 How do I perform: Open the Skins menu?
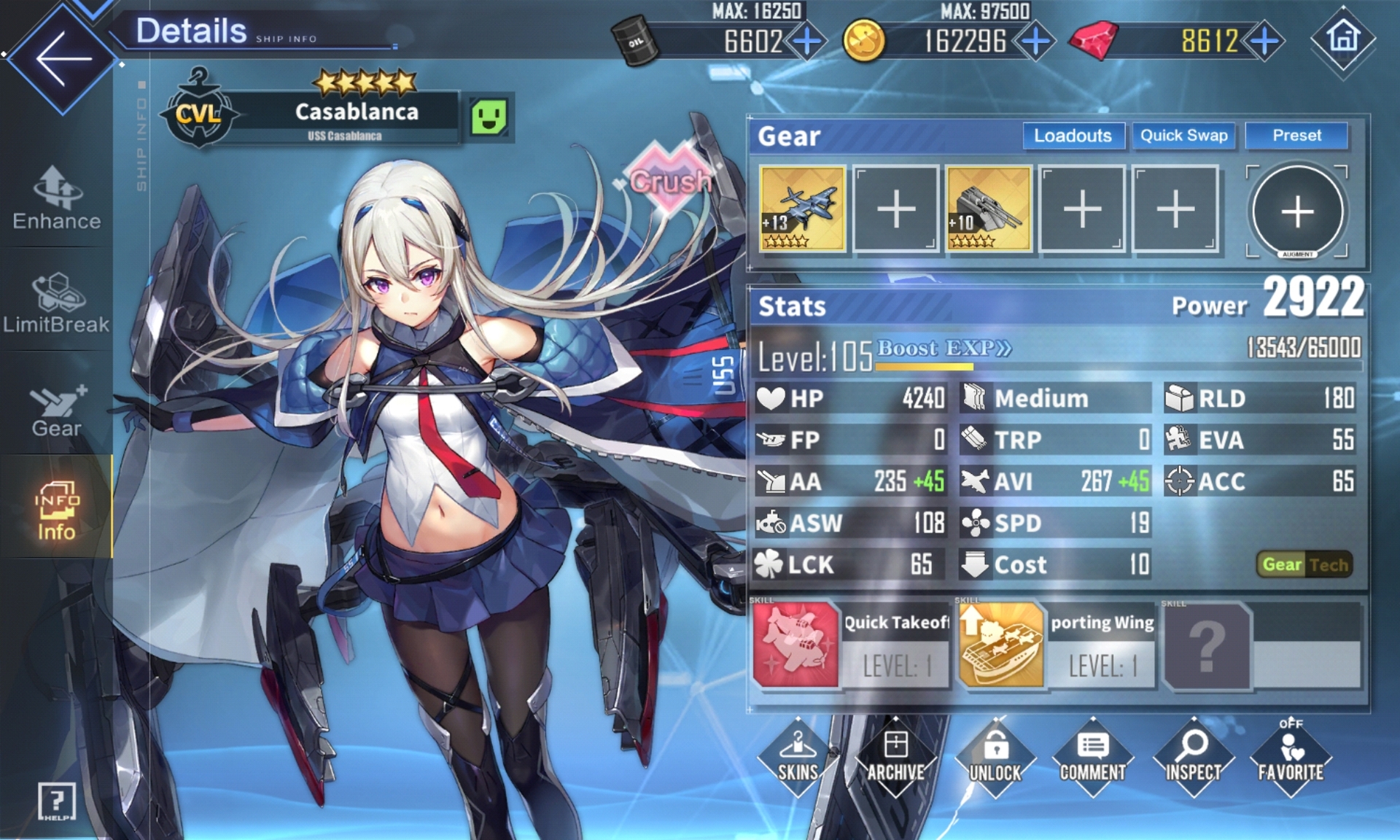[x=798, y=757]
